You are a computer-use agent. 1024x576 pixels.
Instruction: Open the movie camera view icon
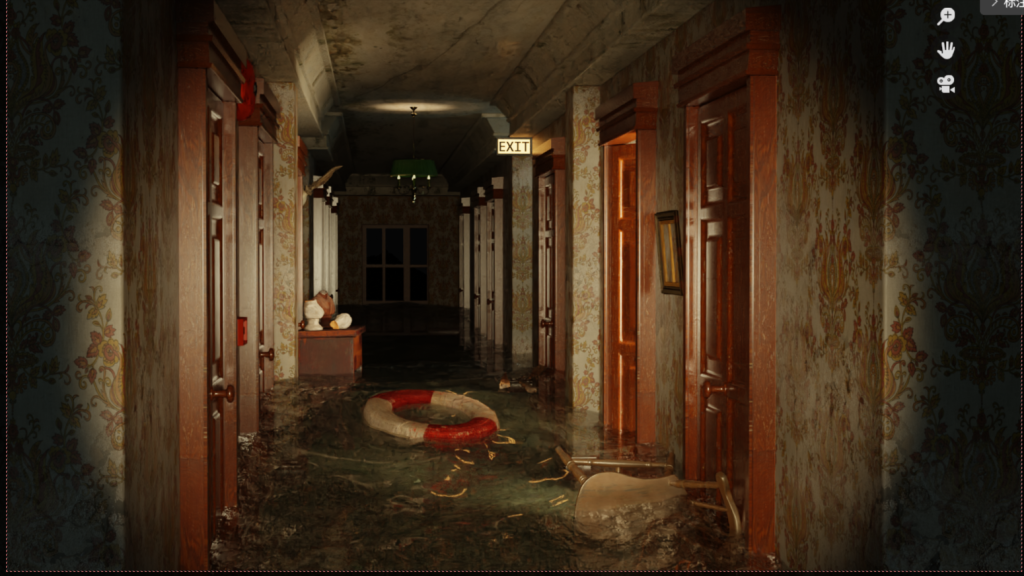(945, 84)
